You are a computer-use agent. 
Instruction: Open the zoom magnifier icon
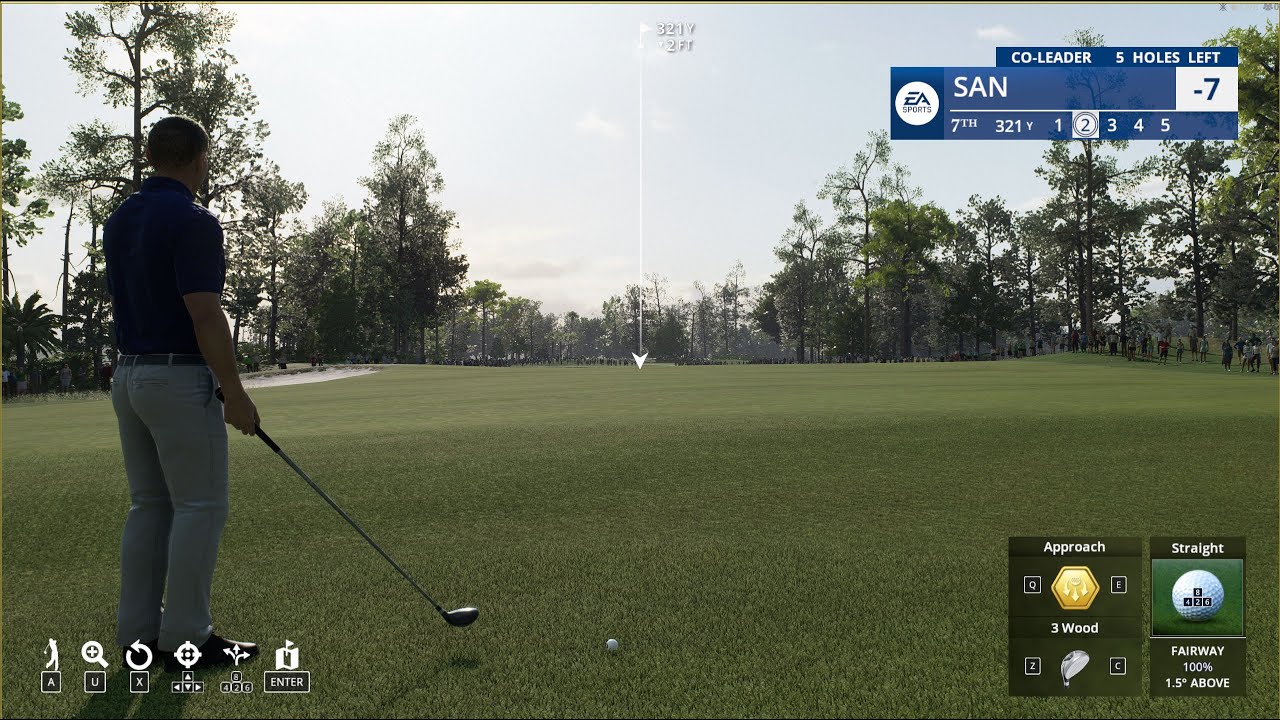click(95, 656)
